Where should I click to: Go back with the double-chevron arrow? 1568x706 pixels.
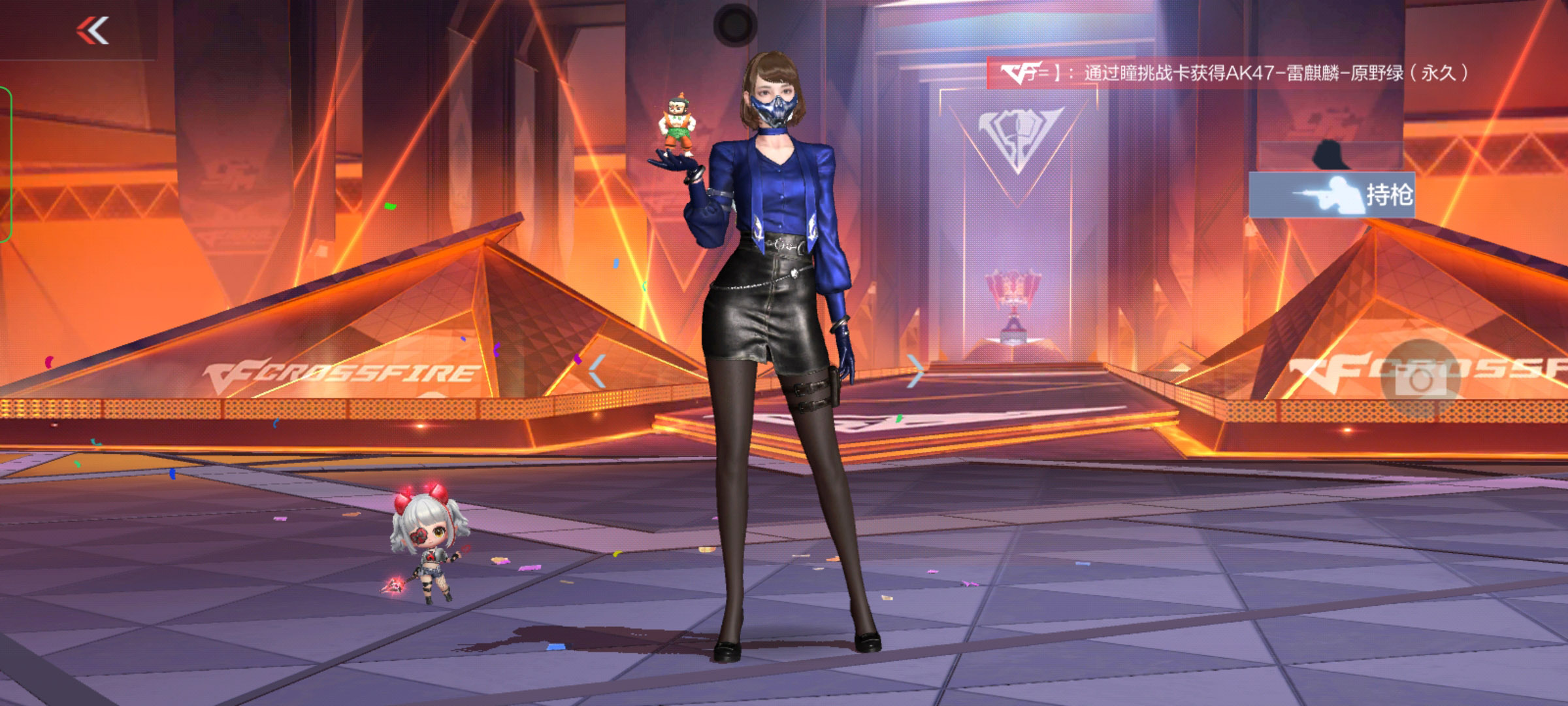[93, 31]
